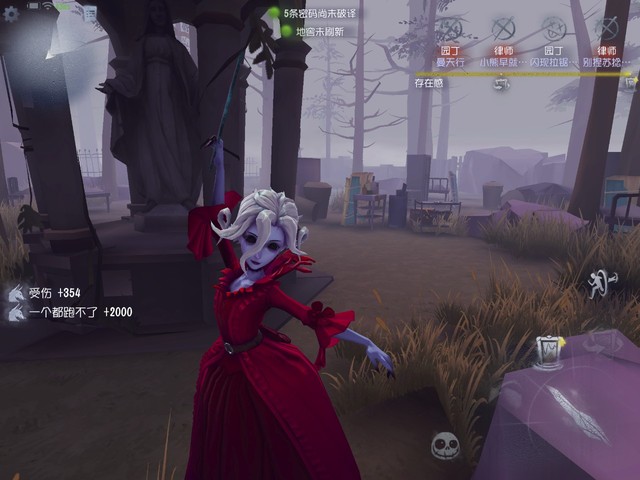Select survivor 闪现拉锯 gardener portrait
640x480 pixels.
(x=554, y=29)
